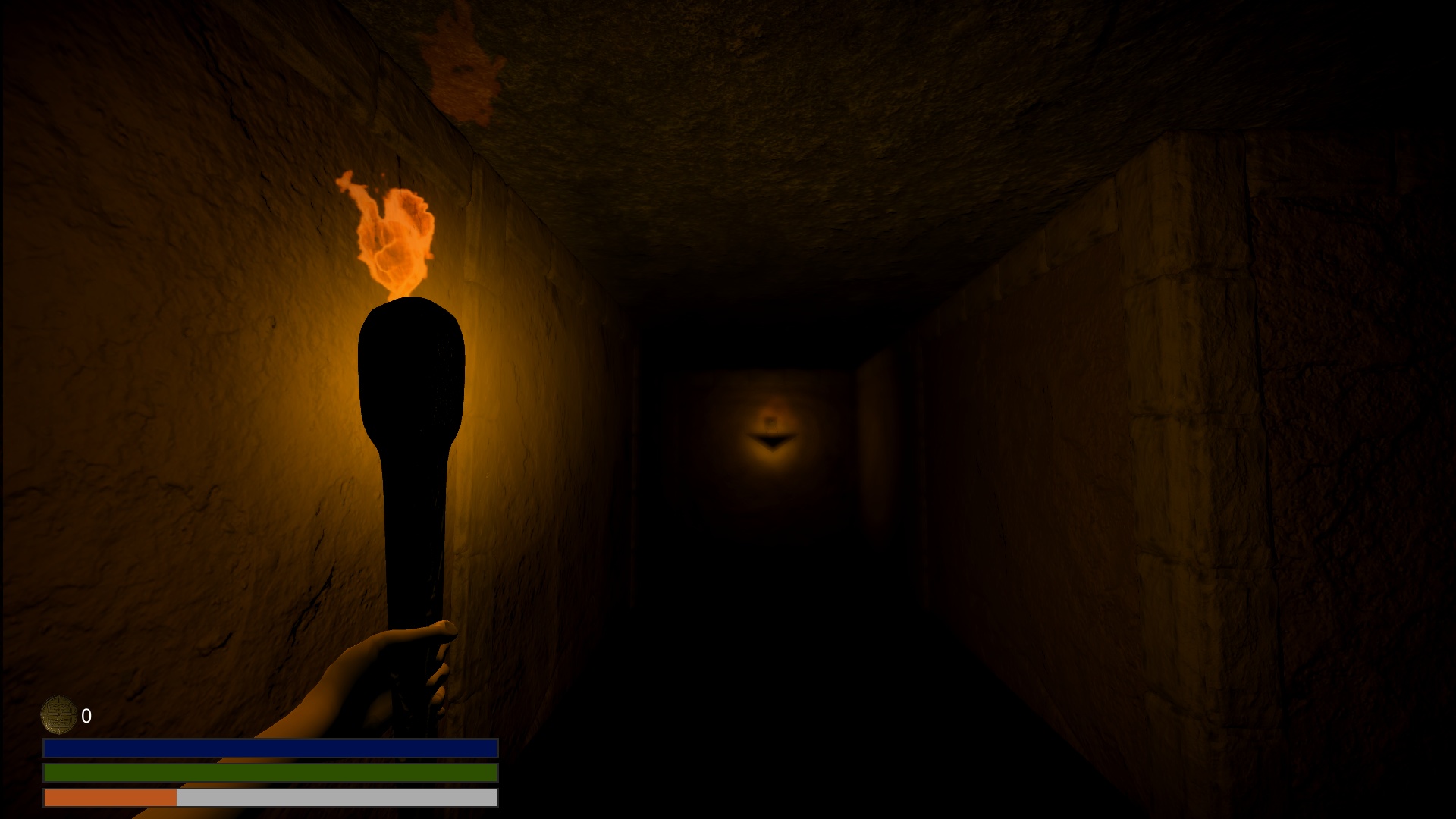Click the gray unfilled section of the stamina bar
The width and height of the screenshot is (1456, 819).
[334, 799]
